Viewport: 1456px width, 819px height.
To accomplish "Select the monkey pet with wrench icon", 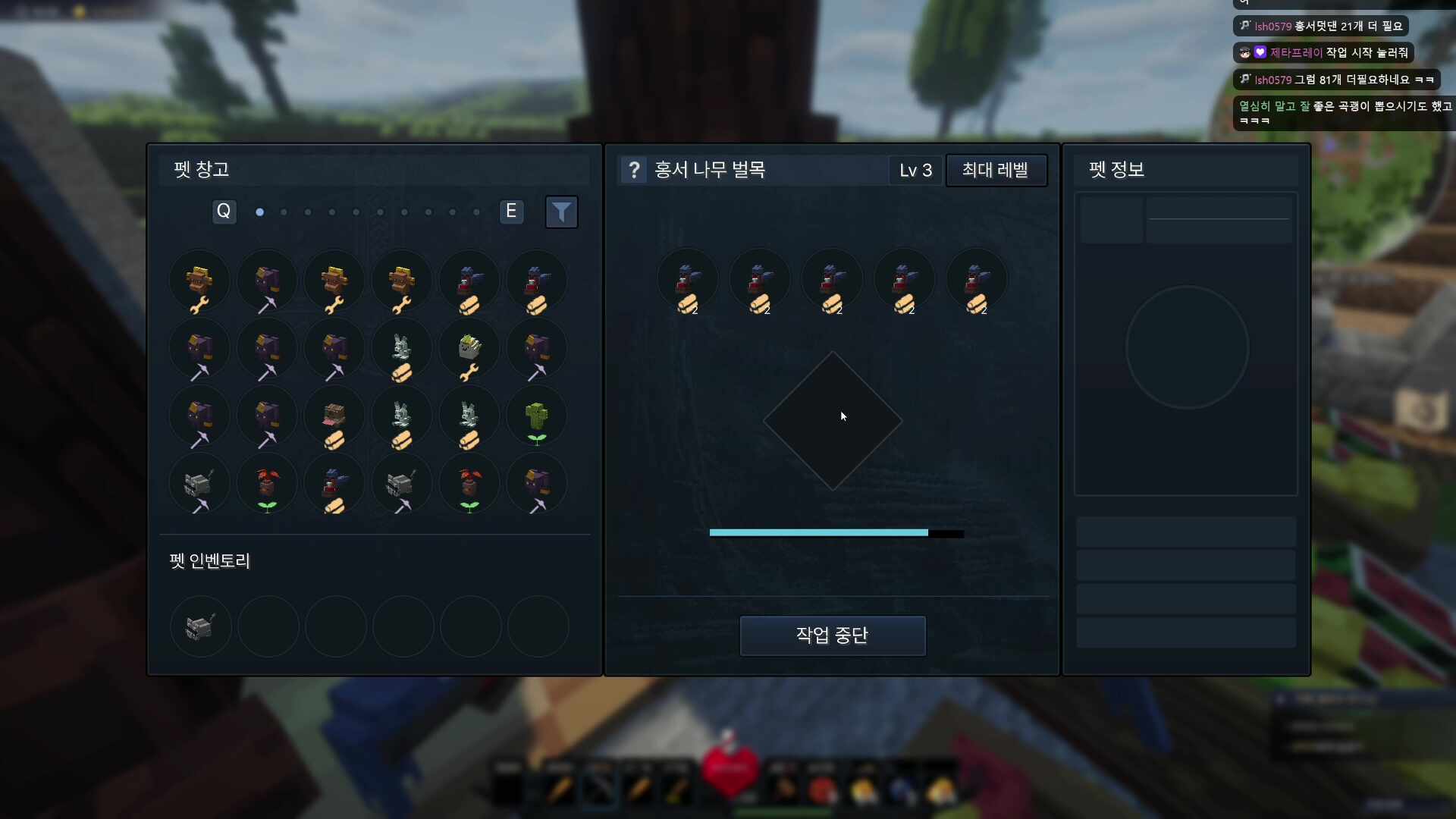I will [199, 282].
